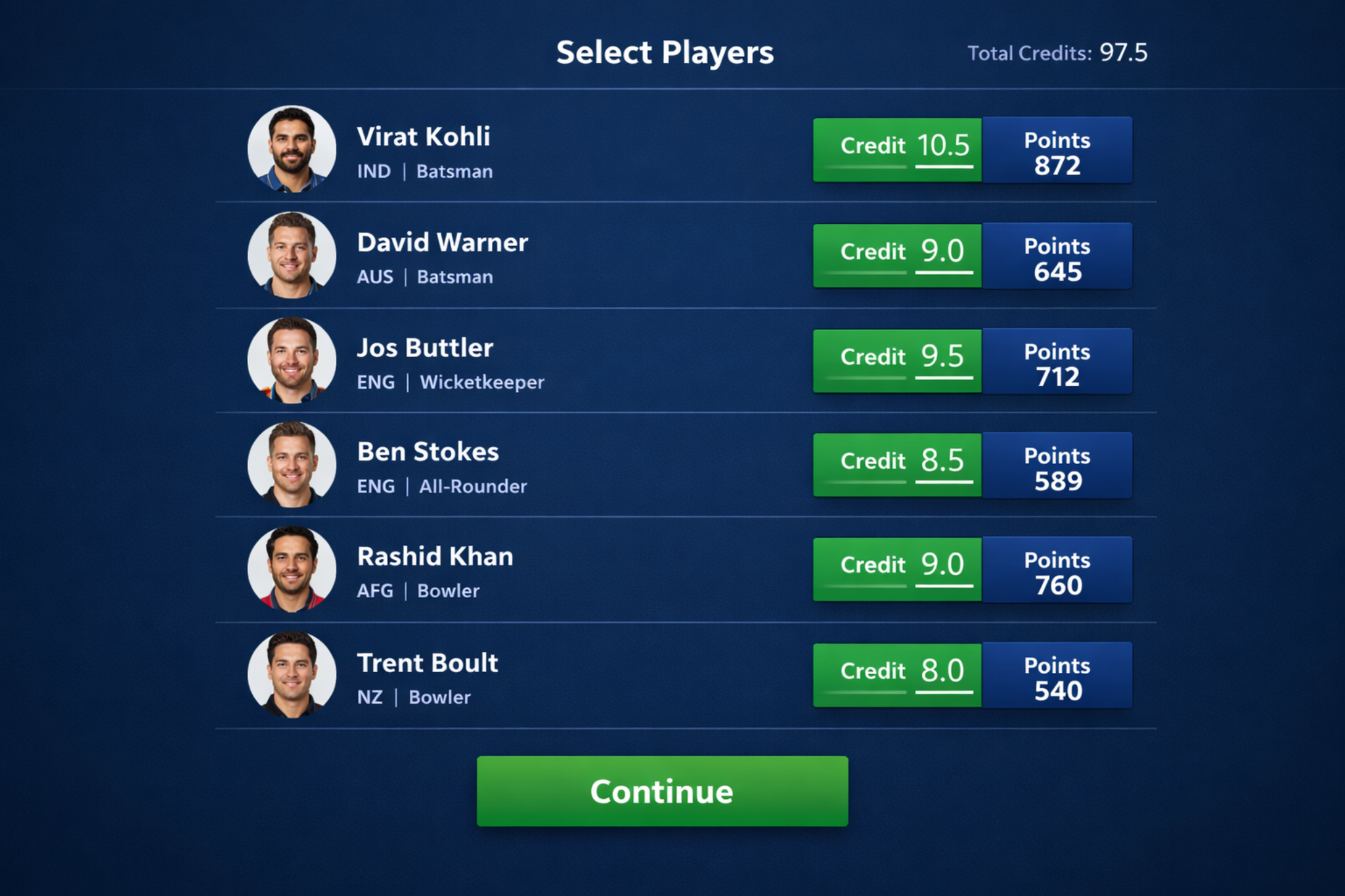Click the Select Players header title
Screen dimensions: 1345x896
pyautogui.click(x=665, y=53)
